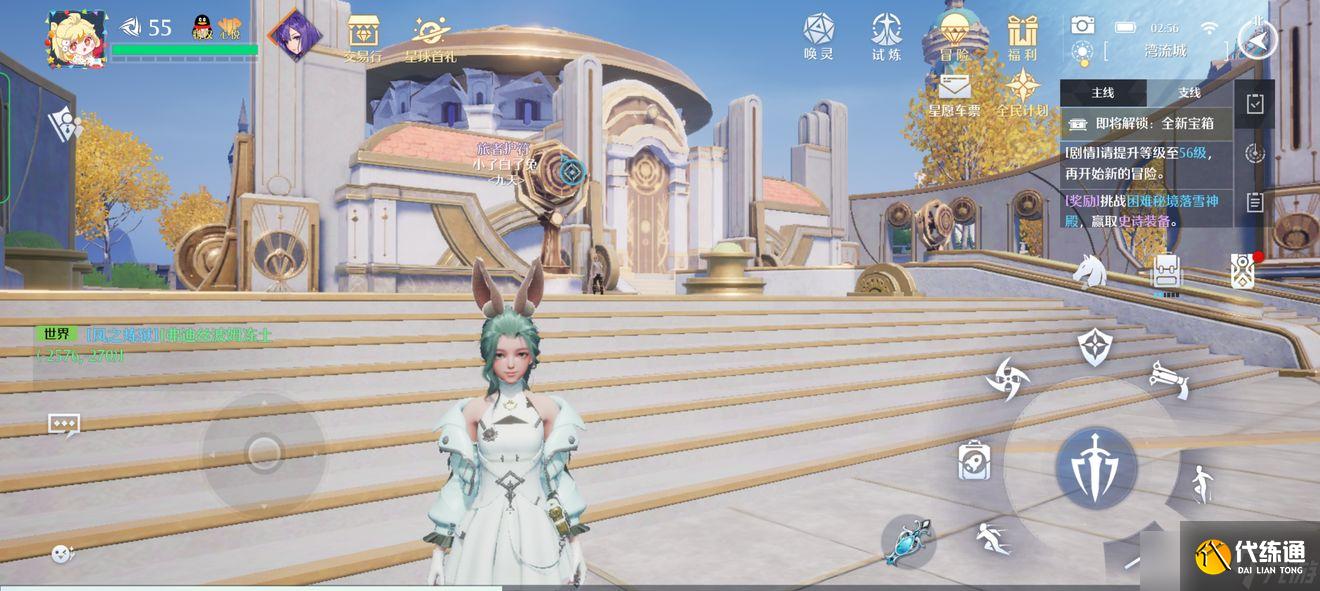Screen dimensions: 1320x591
Task: Open the 试炼 trials menu
Action: pyautogui.click(x=886, y=36)
